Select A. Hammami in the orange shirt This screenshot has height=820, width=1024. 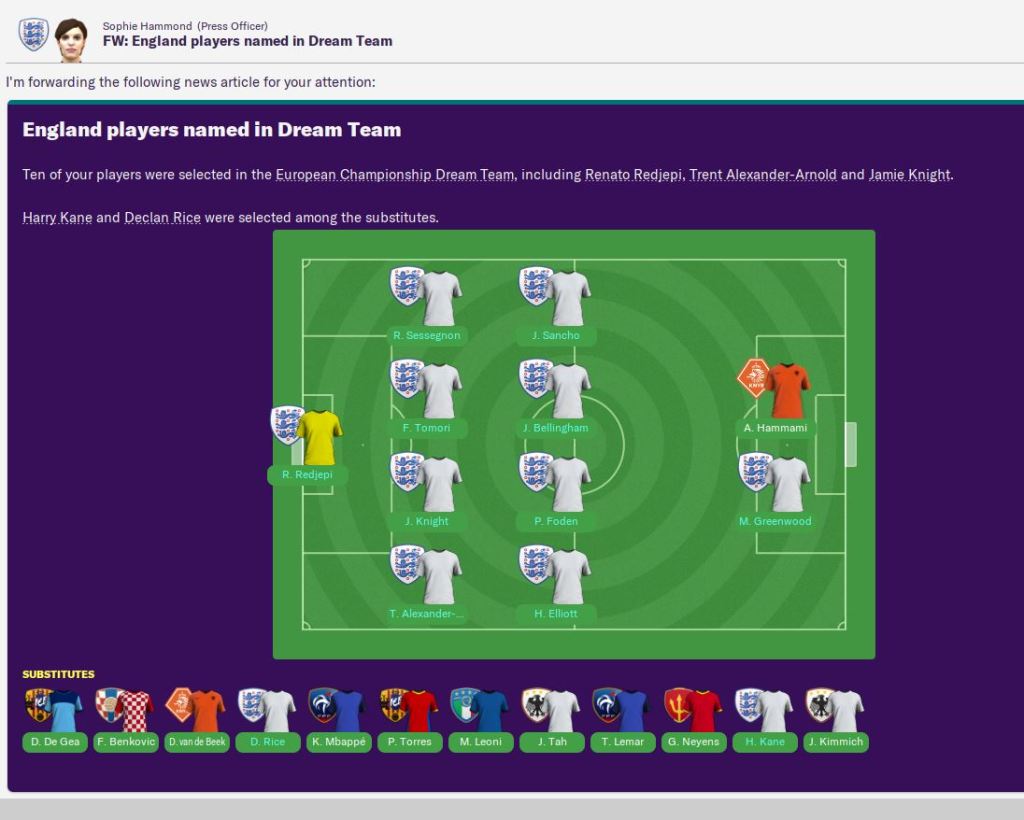click(x=776, y=428)
